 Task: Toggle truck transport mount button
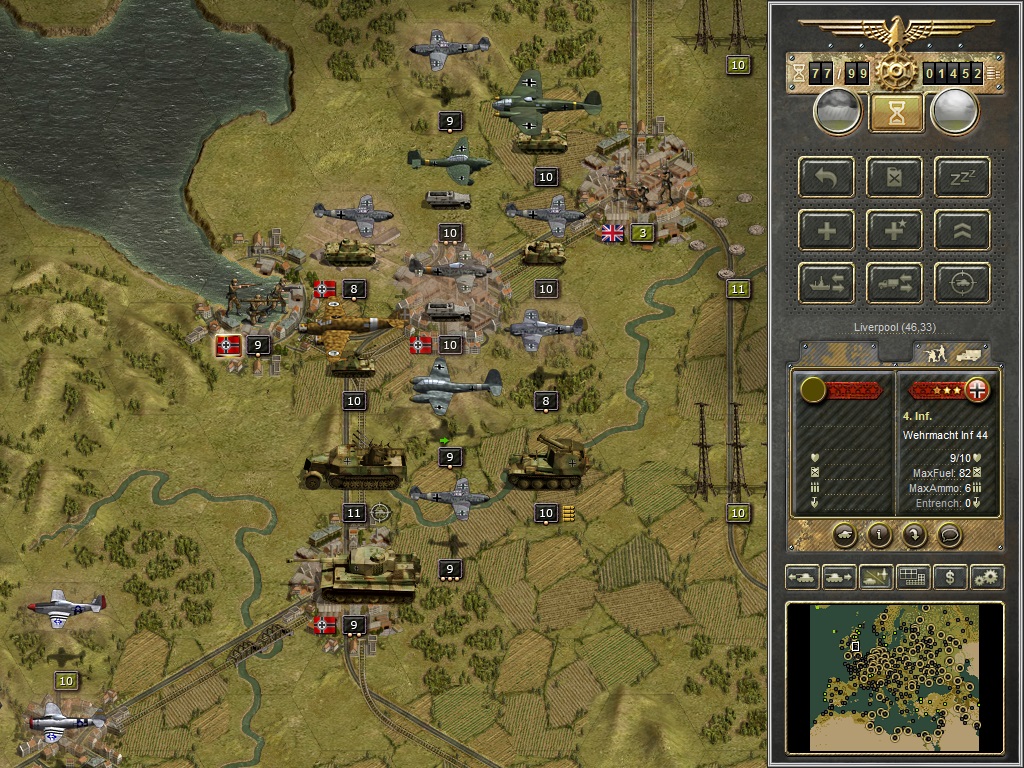895,283
